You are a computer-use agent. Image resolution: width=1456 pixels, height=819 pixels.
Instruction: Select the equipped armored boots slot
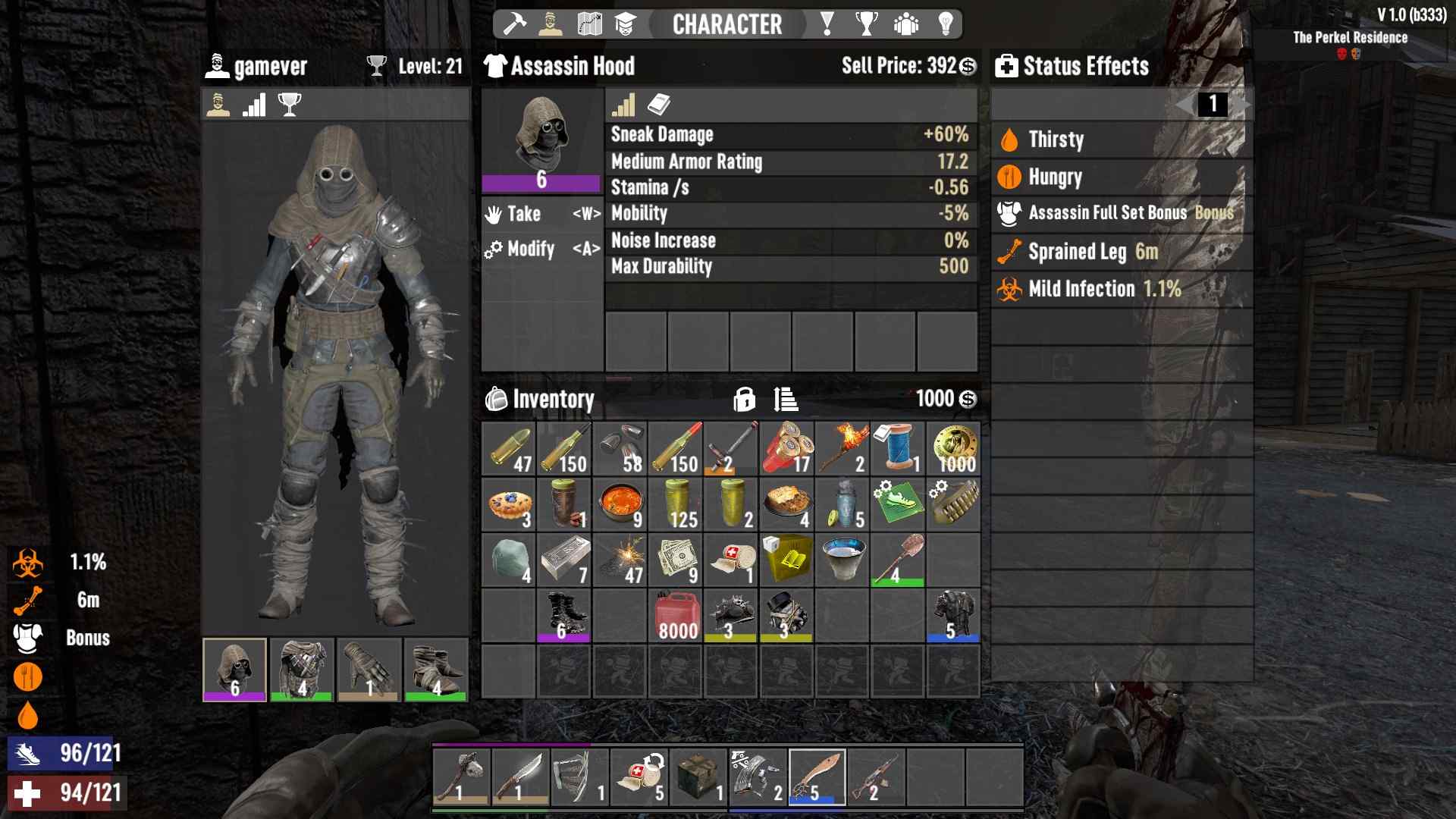[436, 670]
